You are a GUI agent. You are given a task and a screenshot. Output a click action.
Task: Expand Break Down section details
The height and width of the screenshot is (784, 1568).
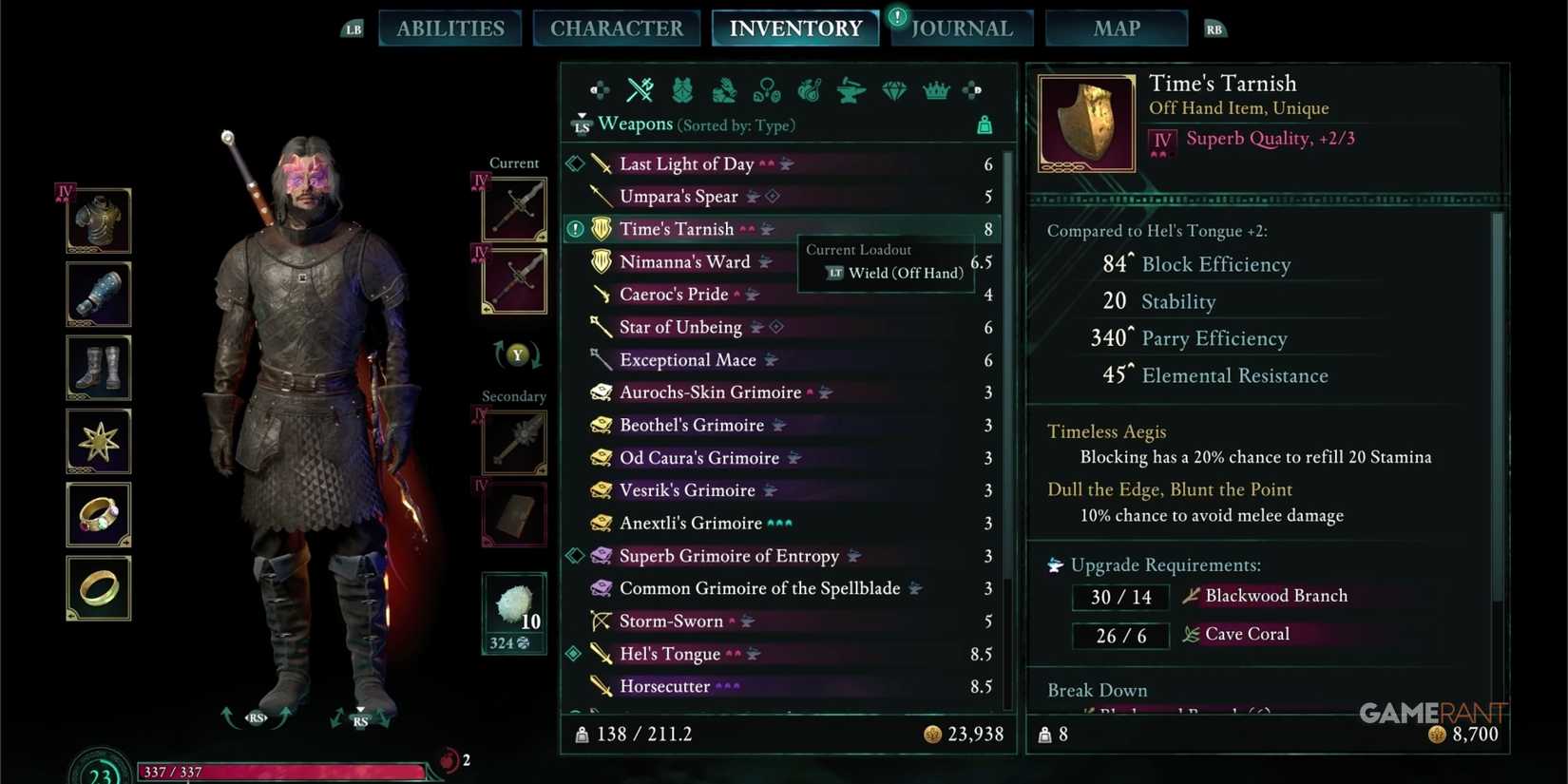coord(1098,690)
